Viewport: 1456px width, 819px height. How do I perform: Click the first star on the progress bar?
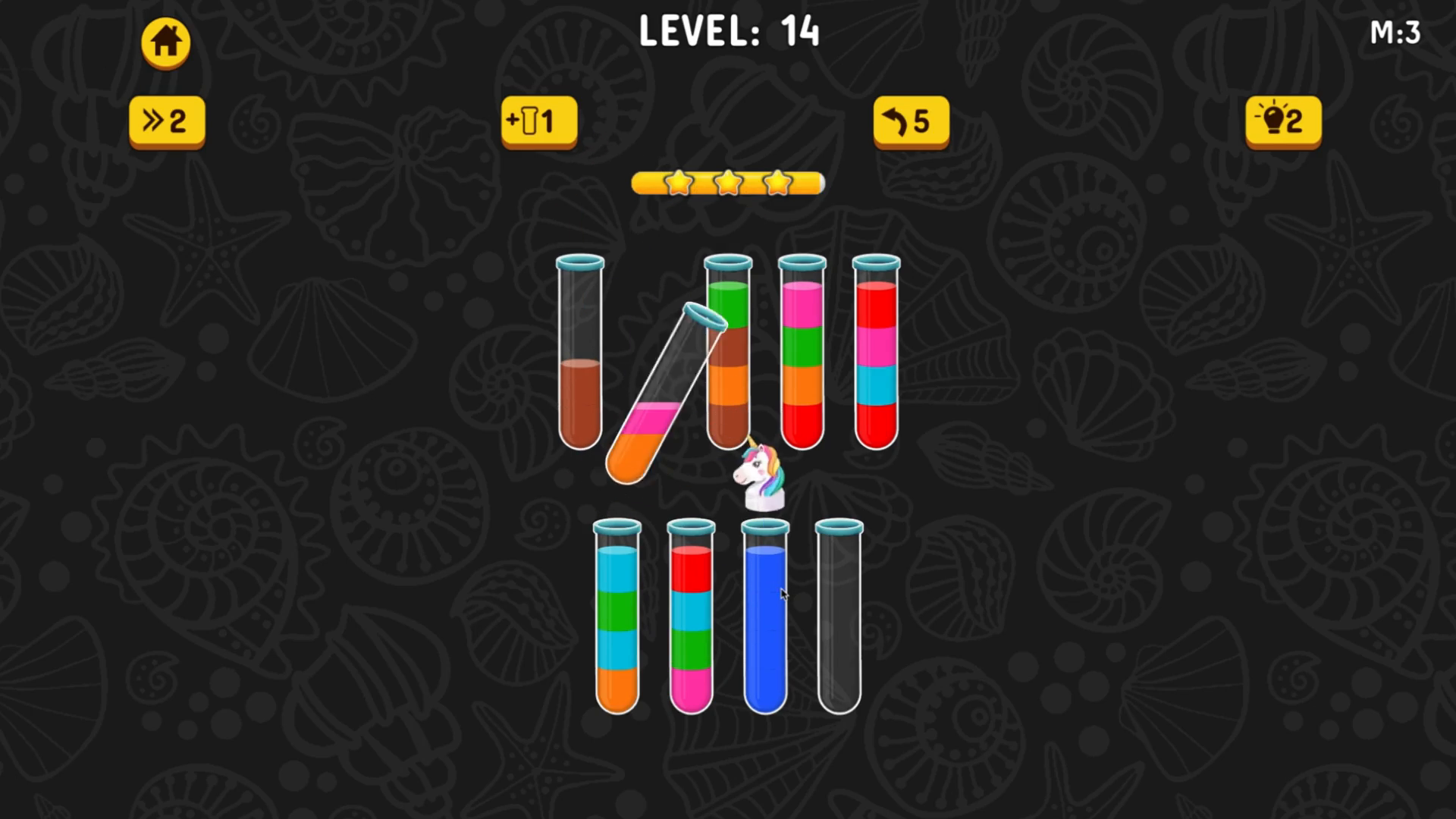coord(679,183)
